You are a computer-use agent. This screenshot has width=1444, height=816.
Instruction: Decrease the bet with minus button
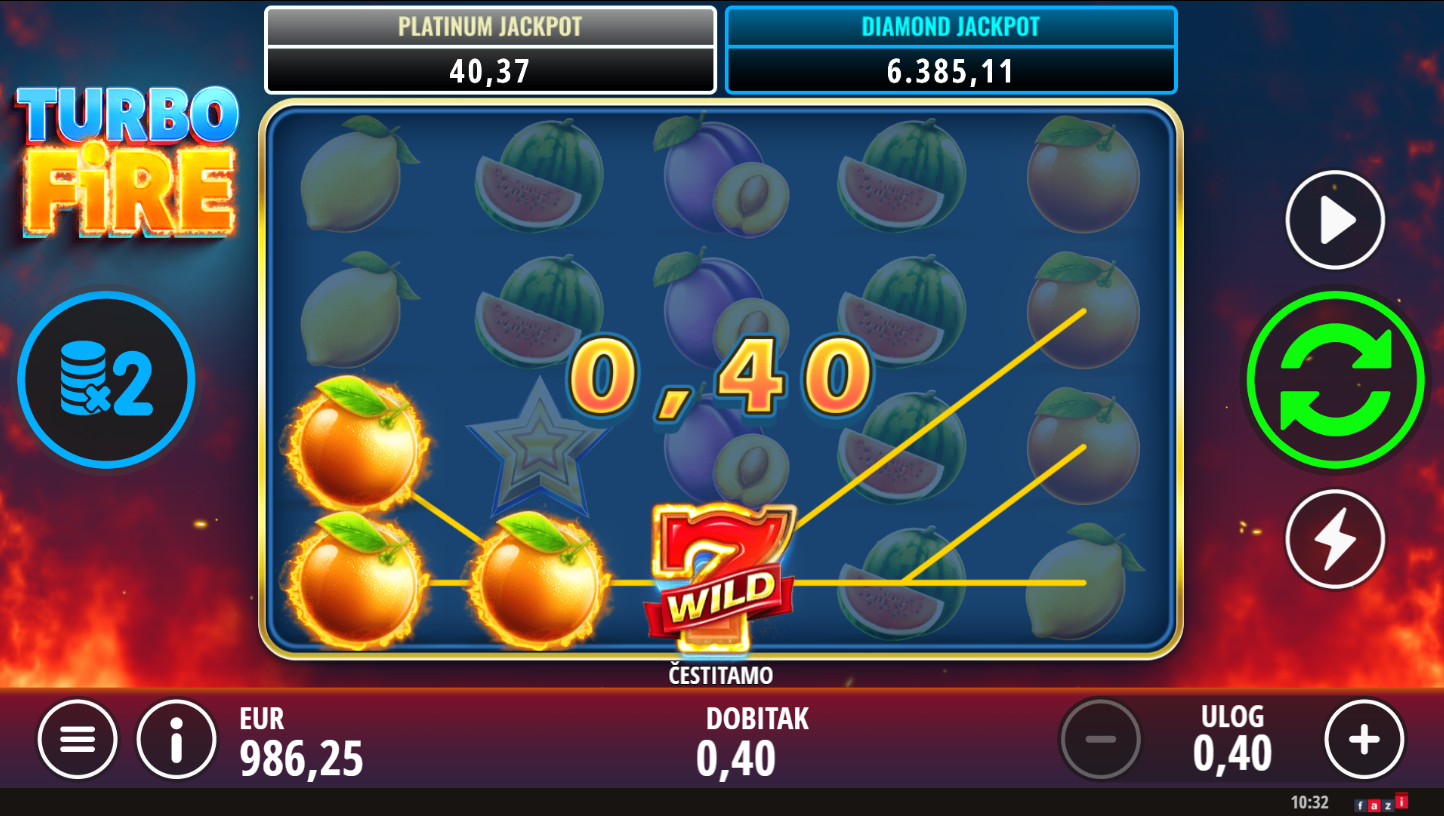(1100, 740)
